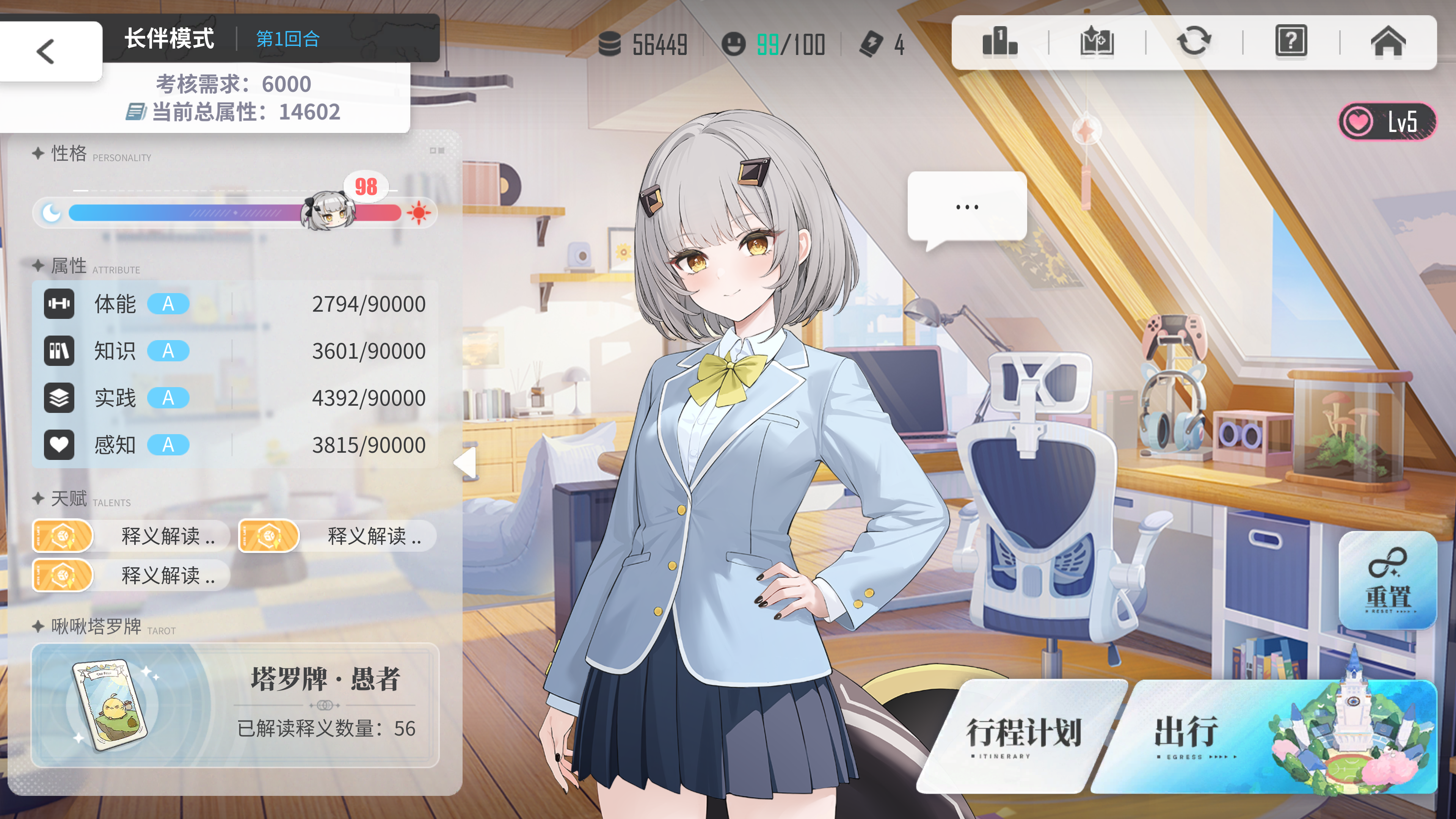Image resolution: width=1456 pixels, height=819 pixels.
Task: Open the album book icon
Action: pyautogui.click(x=1097, y=42)
